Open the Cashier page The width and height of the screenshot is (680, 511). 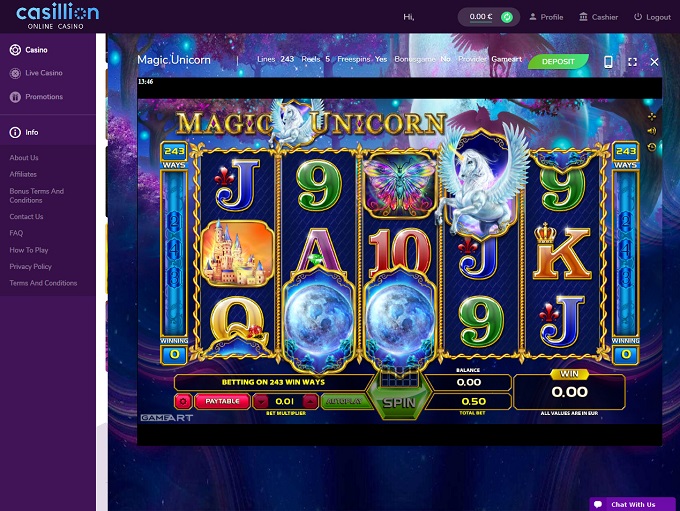point(598,17)
